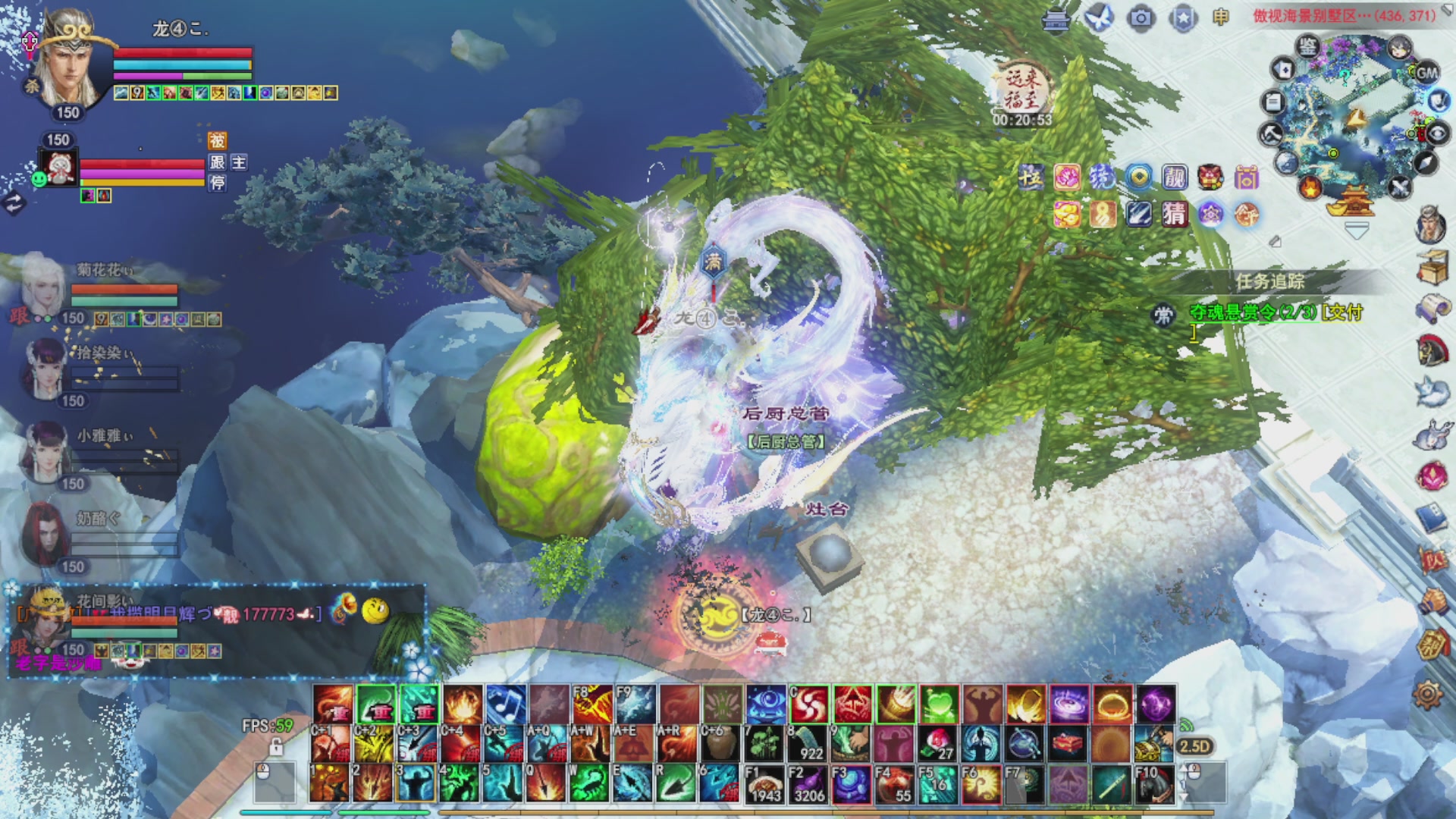Activate the green scorpion skill on W

[x=590, y=783]
